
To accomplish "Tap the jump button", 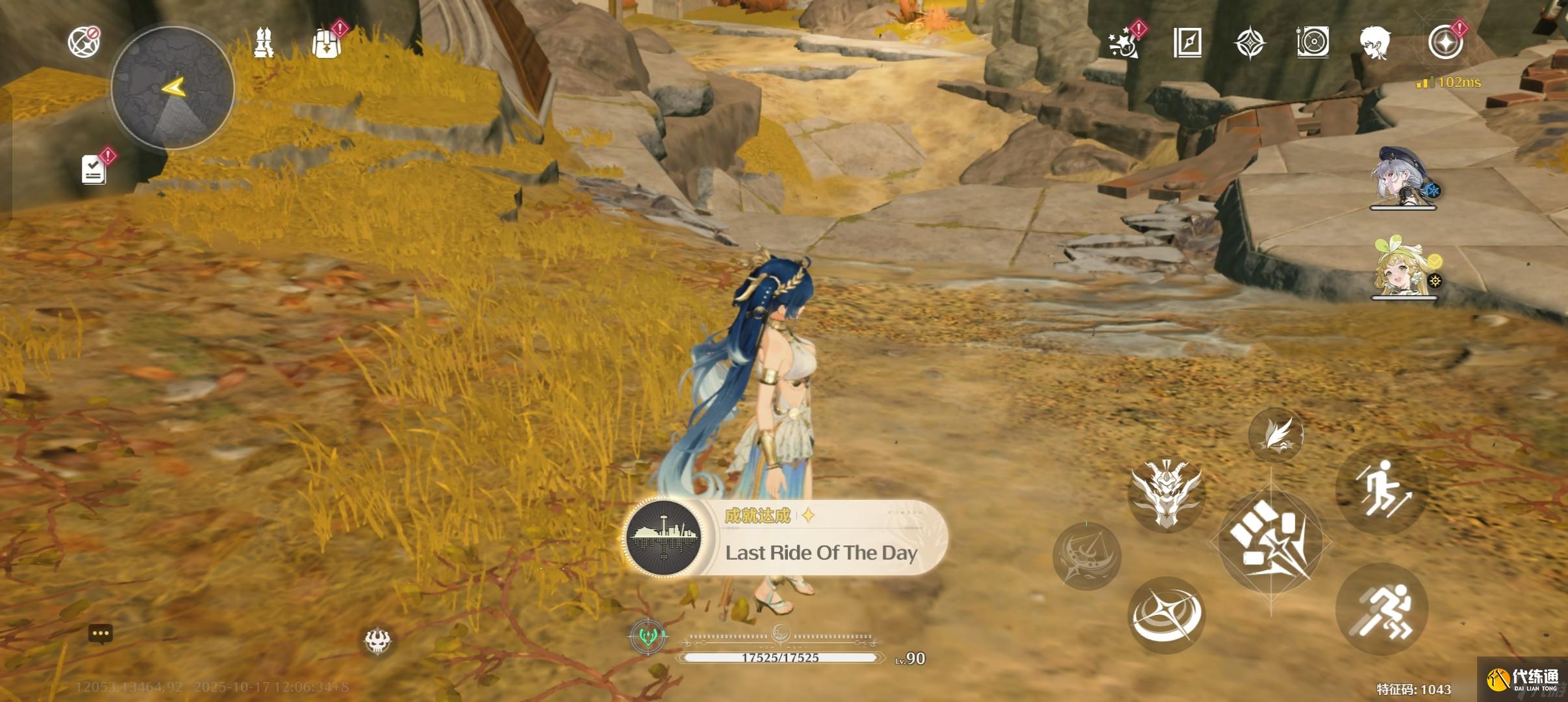I will coord(1382,489).
